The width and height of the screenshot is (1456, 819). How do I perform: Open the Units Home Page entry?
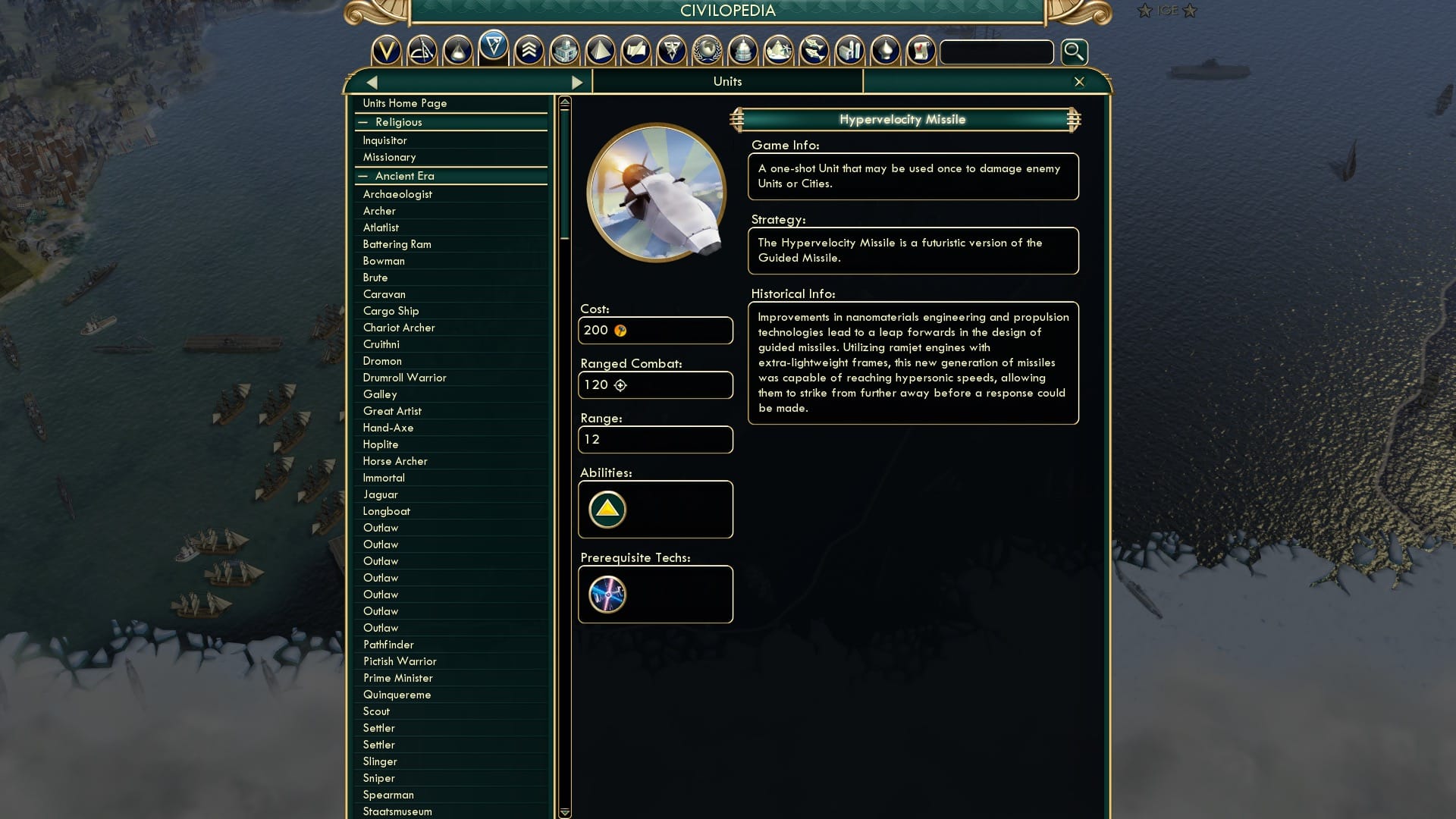[405, 103]
